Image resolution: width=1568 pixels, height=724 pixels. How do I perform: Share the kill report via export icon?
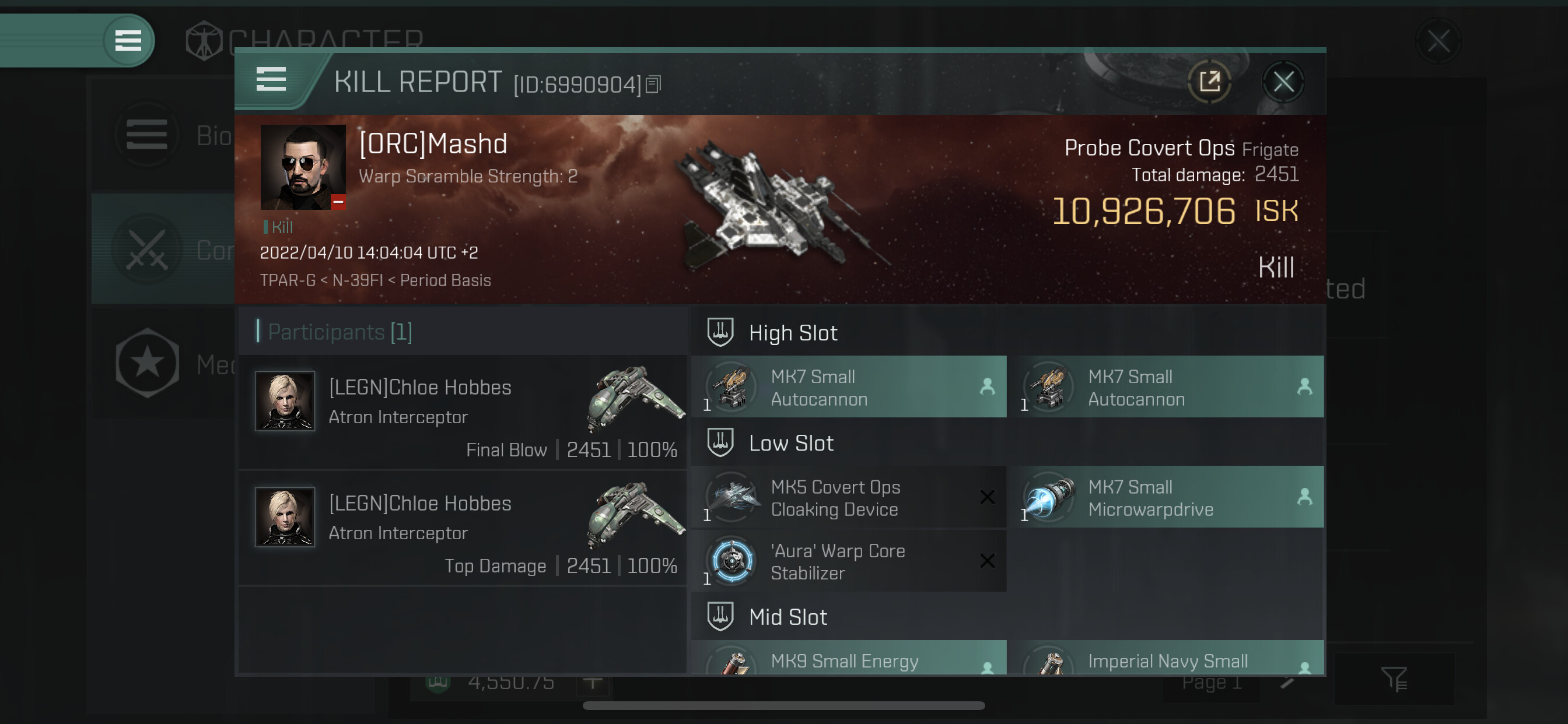point(1209,82)
